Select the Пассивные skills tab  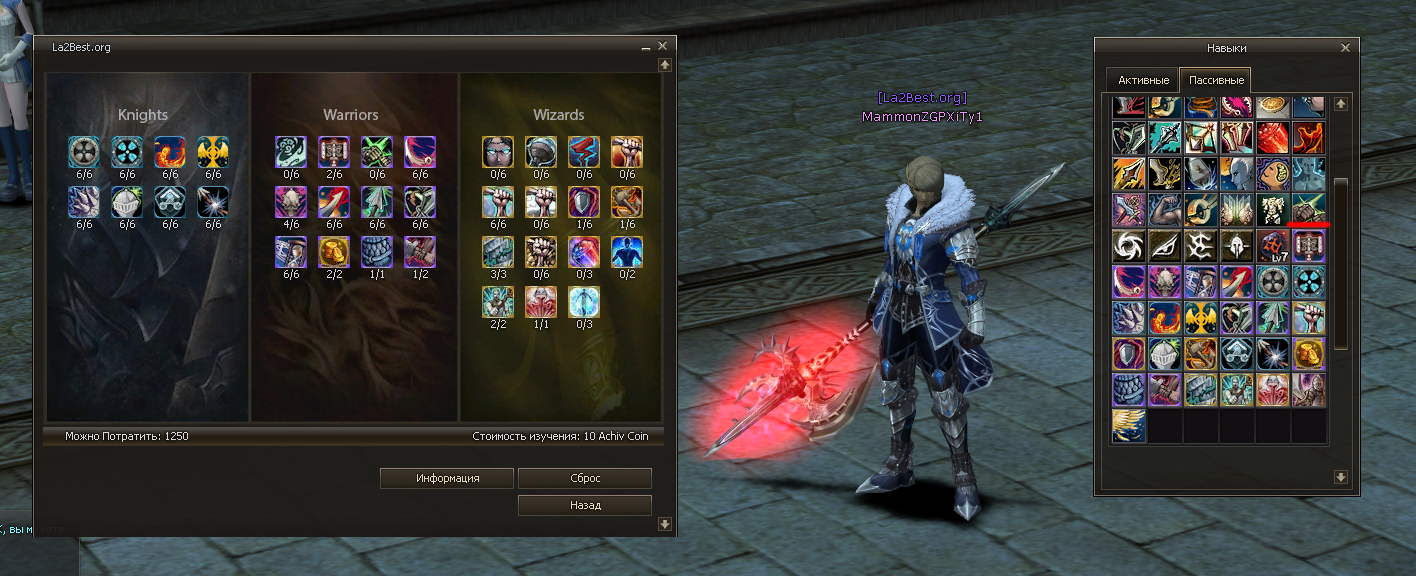pyautogui.click(x=1215, y=80)
